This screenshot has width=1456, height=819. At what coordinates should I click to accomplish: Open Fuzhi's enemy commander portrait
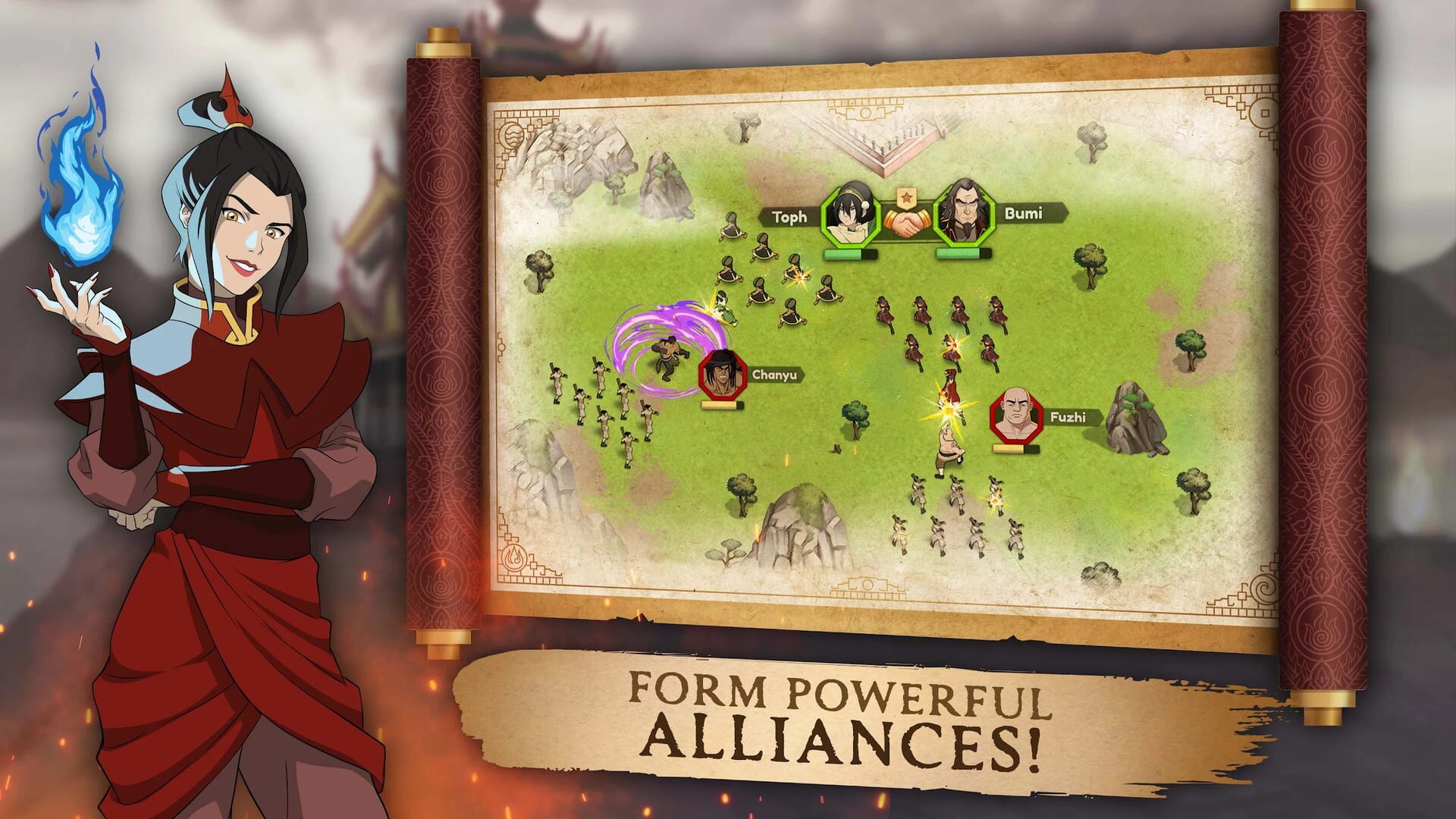tap(1015, 416)
